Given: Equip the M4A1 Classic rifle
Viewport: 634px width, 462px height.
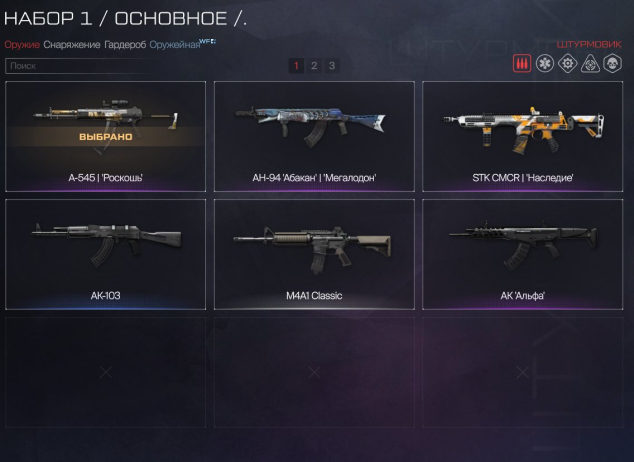Looking at the screenshot, I should pos(314,254).
